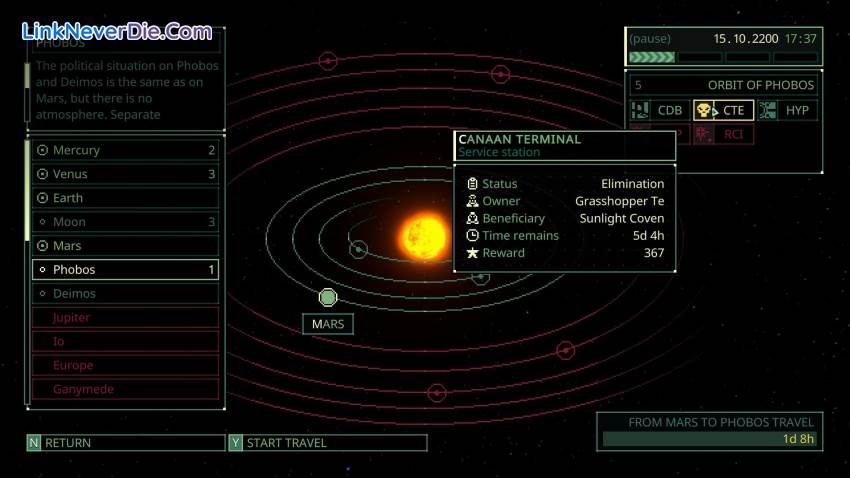Viewport: 850px width, 478px height.
Task: Choose the red Jupiter entry
Action: [x=125, y=318]
